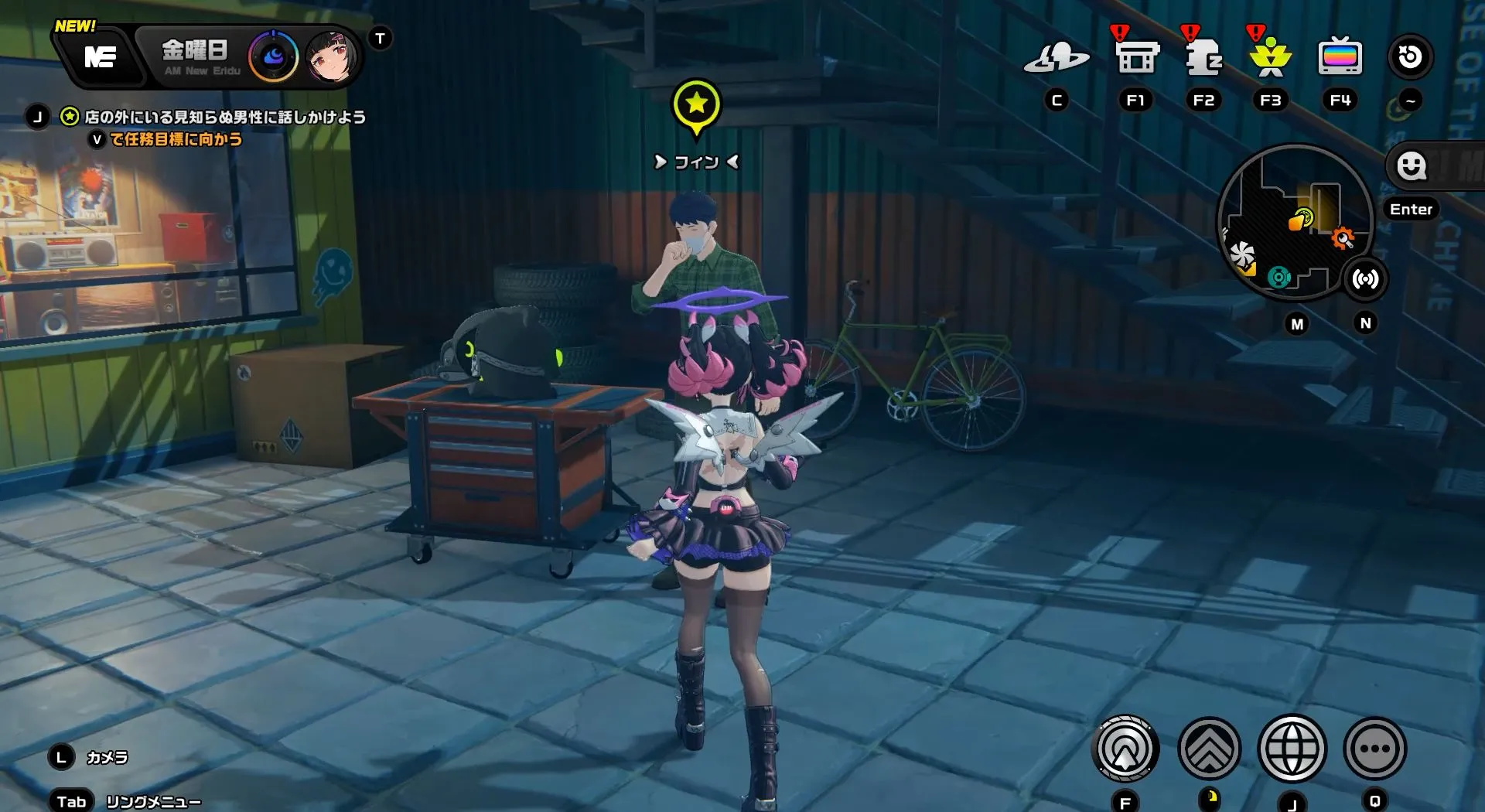Click the yellow star marker above フィン
The image size is (1485, 812).
tap(698, 102)
